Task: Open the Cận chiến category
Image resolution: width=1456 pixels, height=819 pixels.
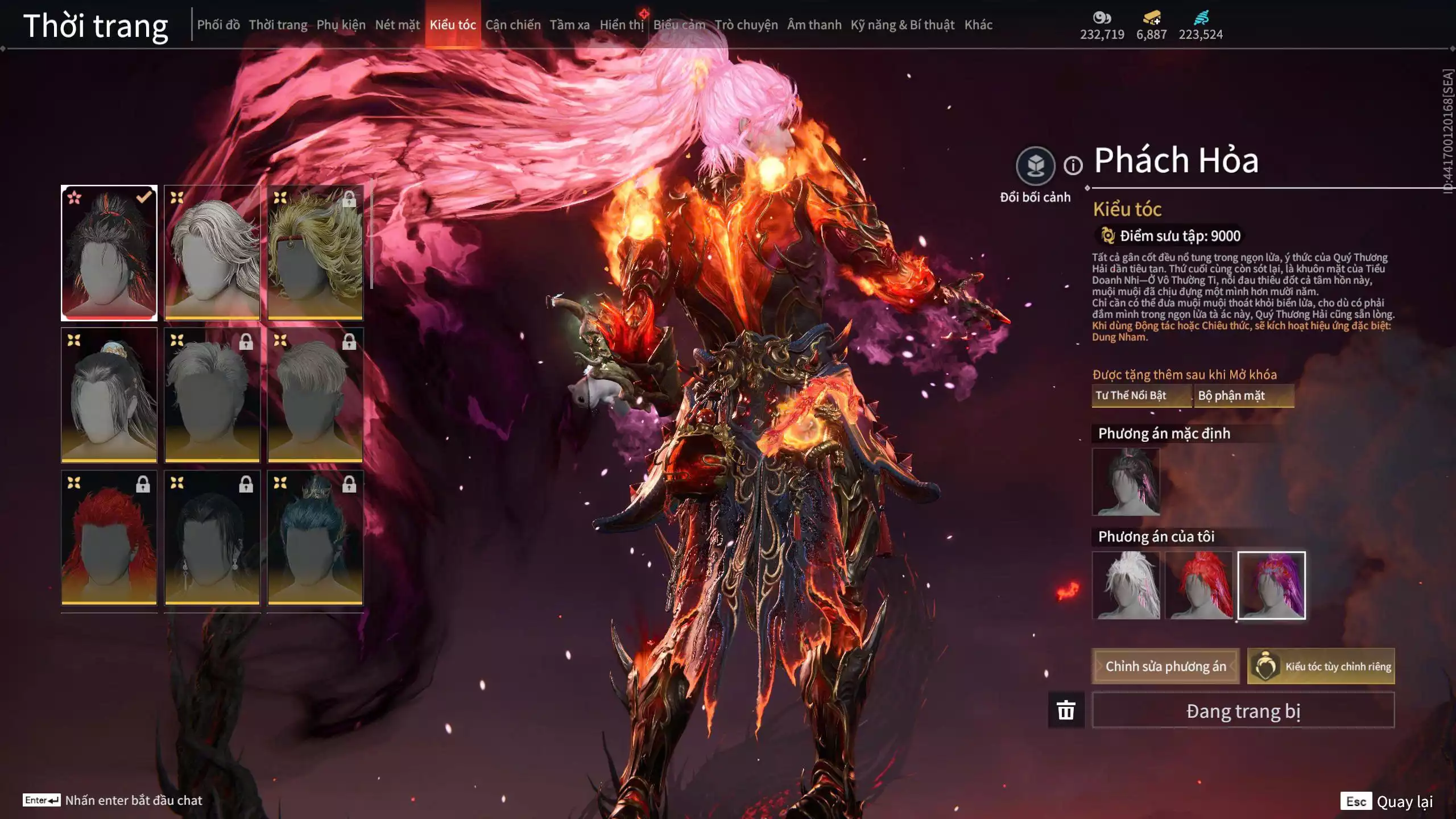Action: click(512, 25)
